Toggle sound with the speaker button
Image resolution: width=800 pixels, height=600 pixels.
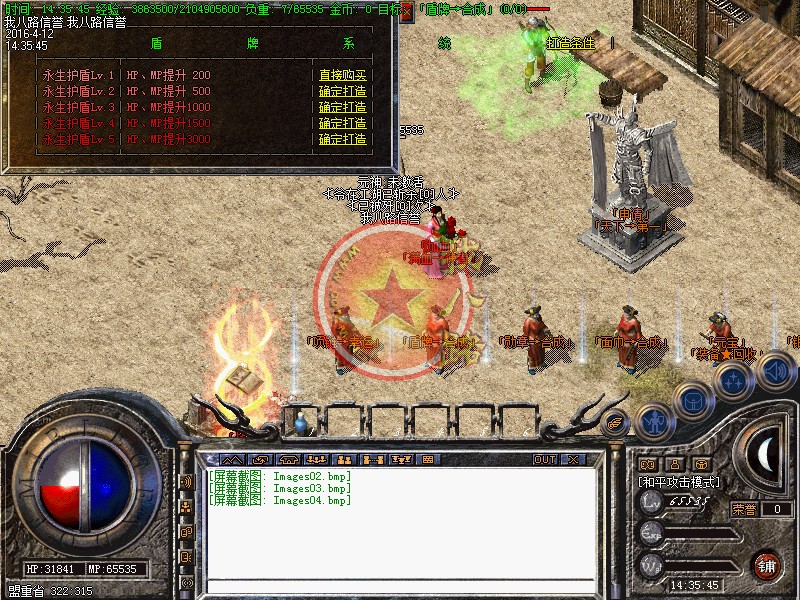[x=776, y=371]
